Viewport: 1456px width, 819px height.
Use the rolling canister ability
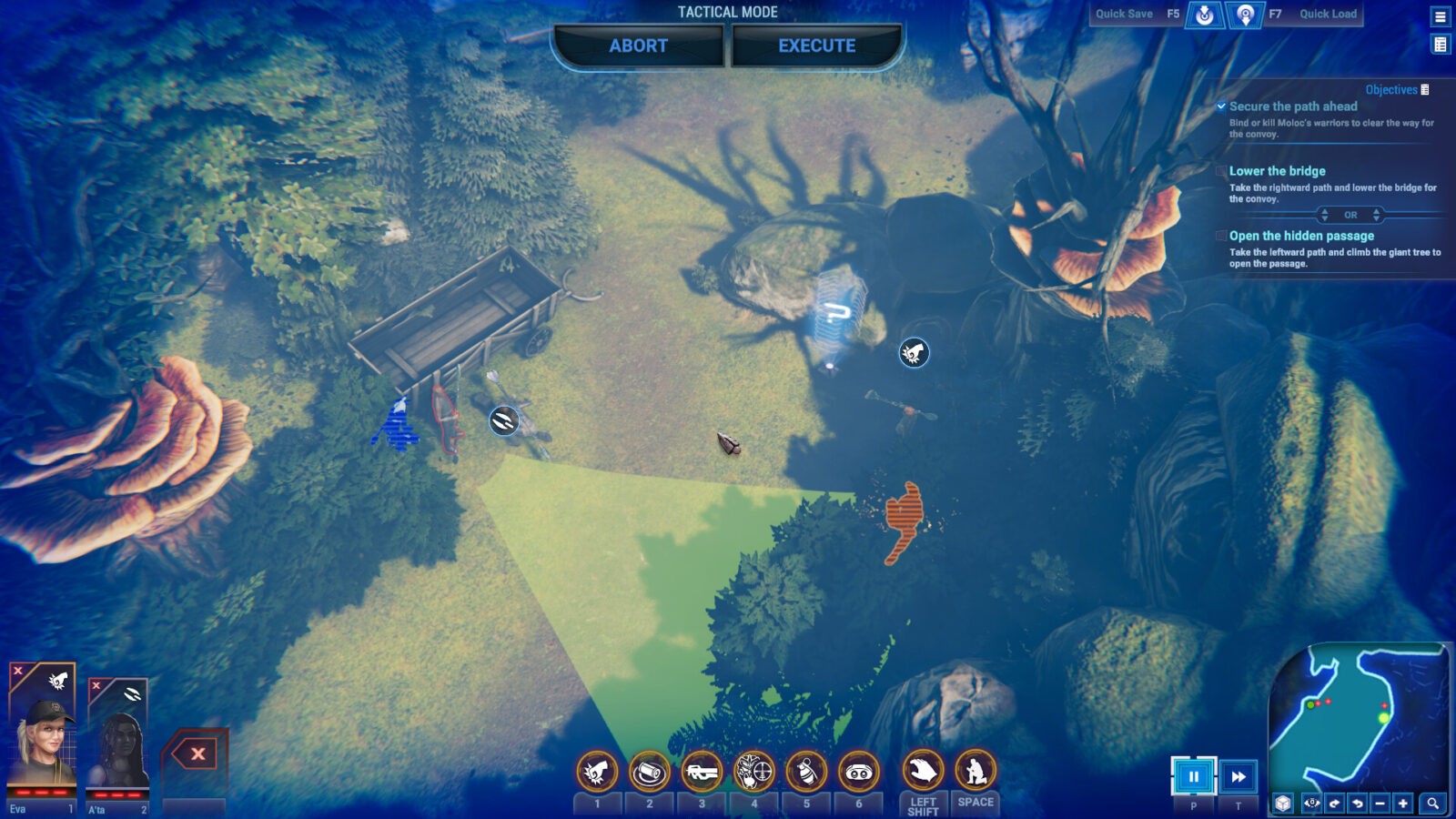tap(649, 773)
